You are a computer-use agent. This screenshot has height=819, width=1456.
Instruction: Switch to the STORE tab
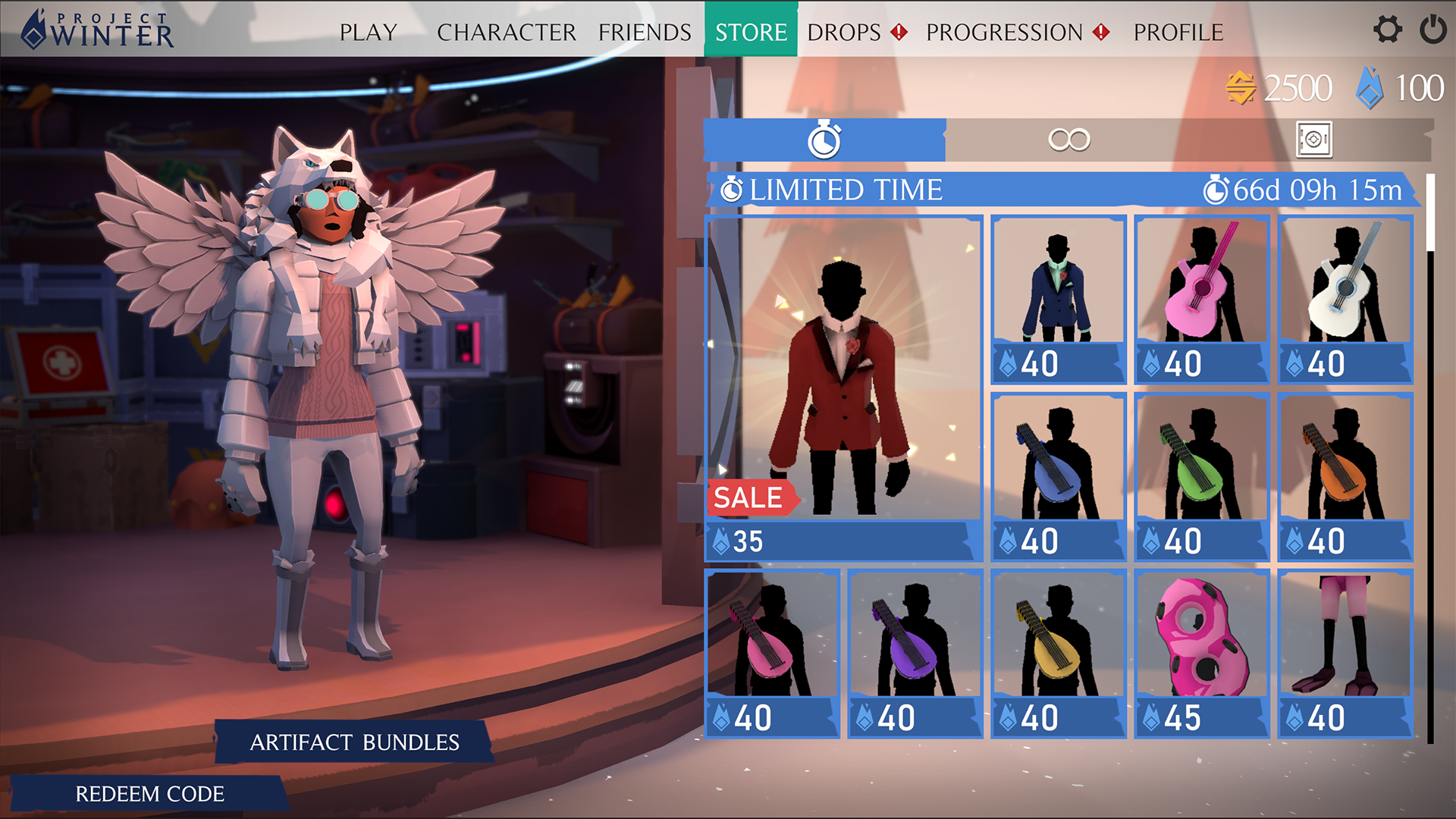click(750, 32)
